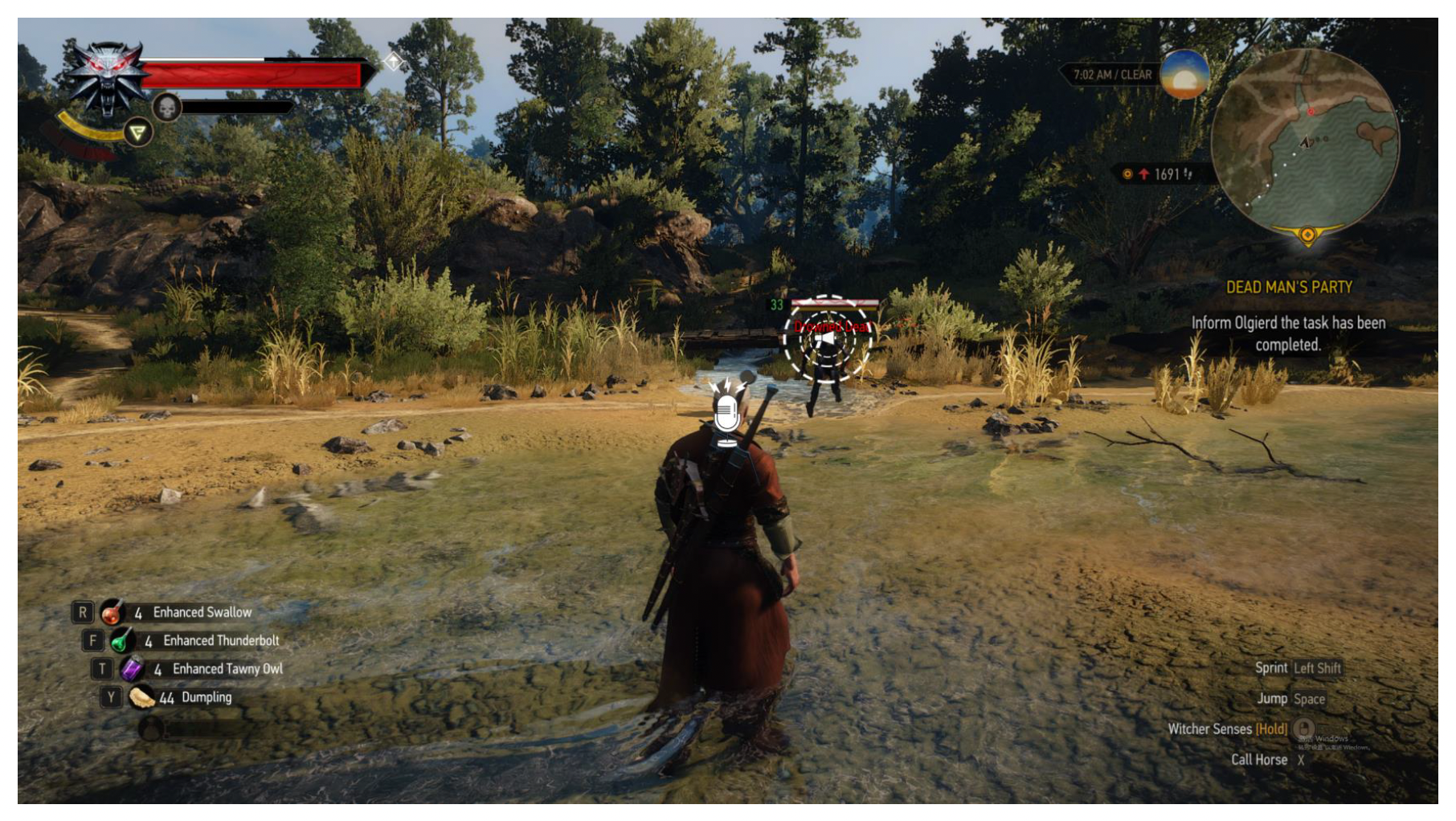Click the Dumpling food quick slot
Screen dimensions: 1456x821
pyautogui.click(x=141, y=697)
